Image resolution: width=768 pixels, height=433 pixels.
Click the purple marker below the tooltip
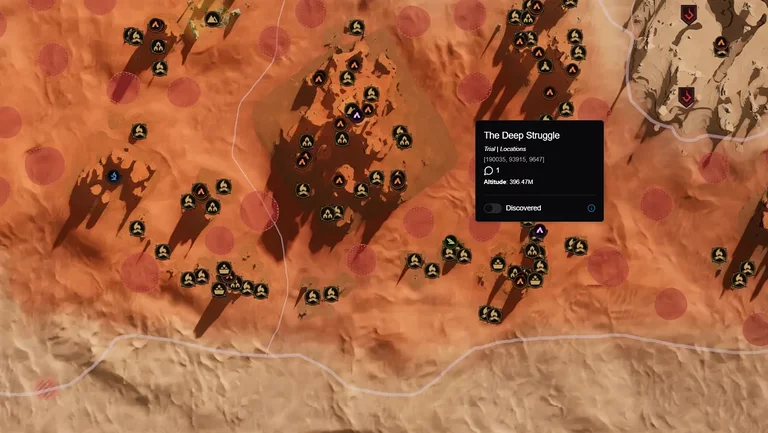click(x=540, y=231)
